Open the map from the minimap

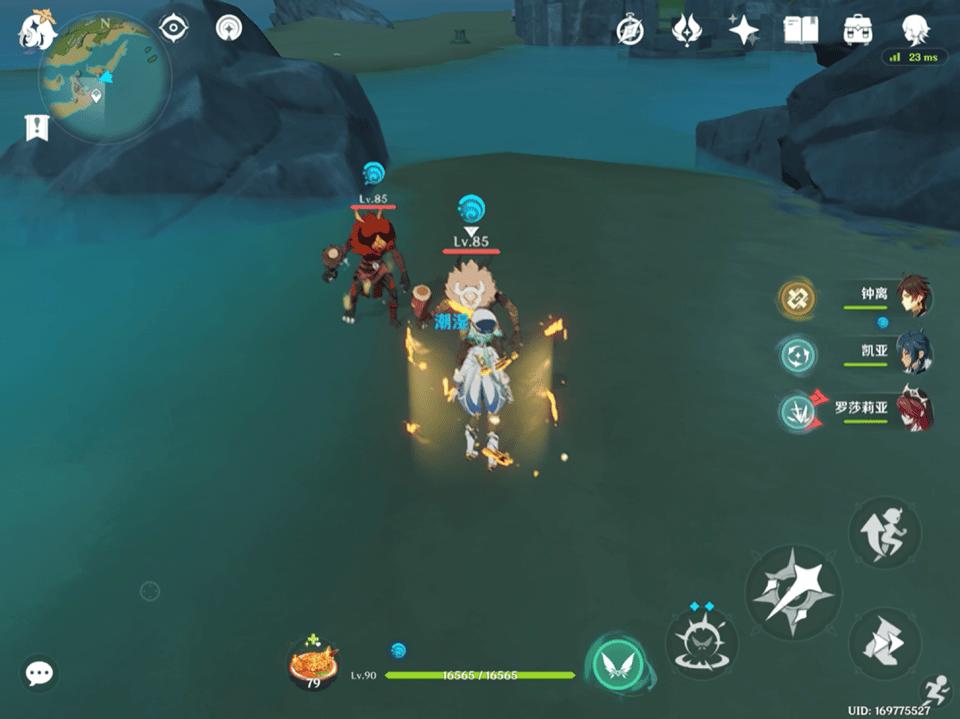[103, 78]
